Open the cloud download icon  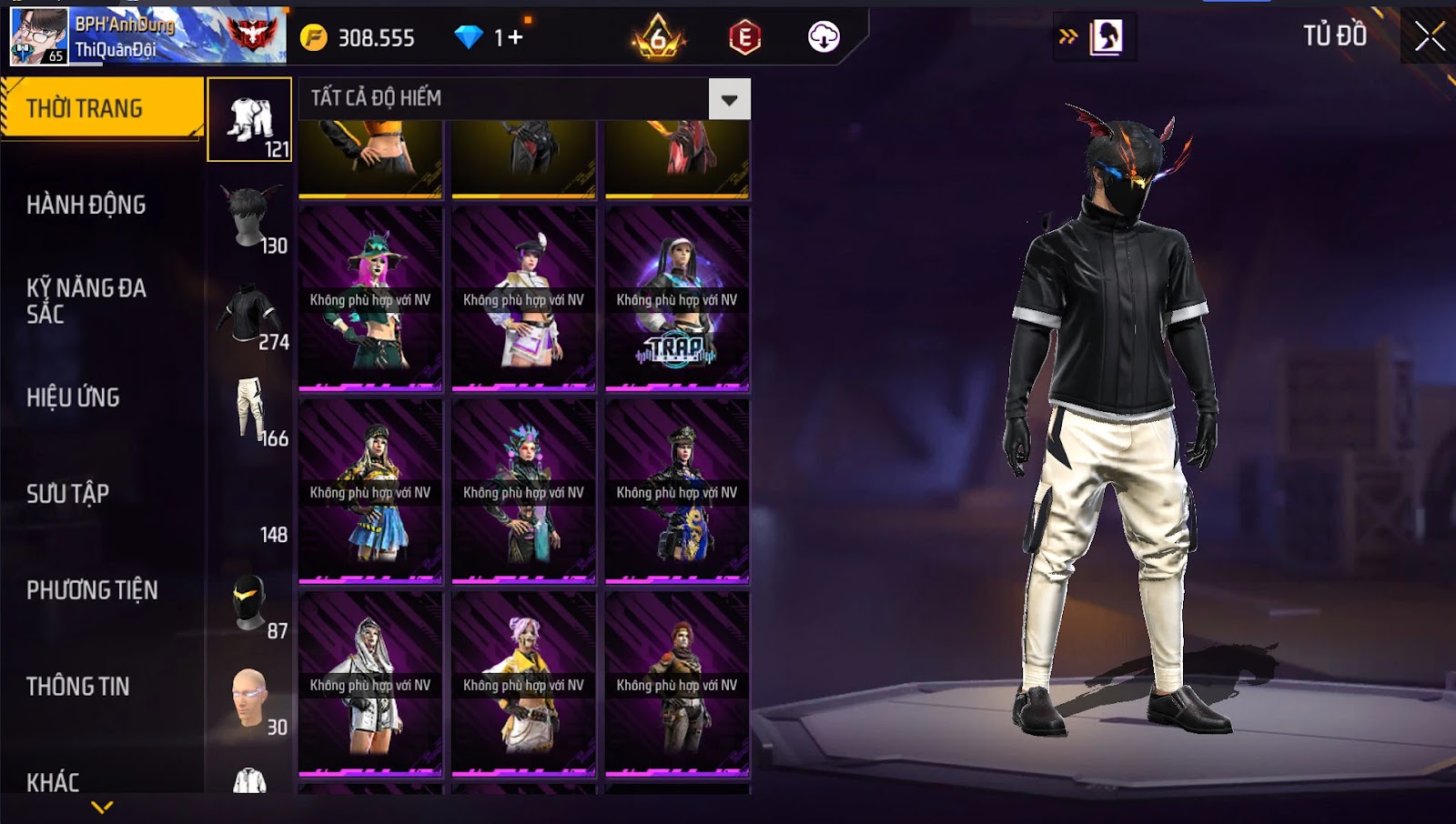(824, 37)
